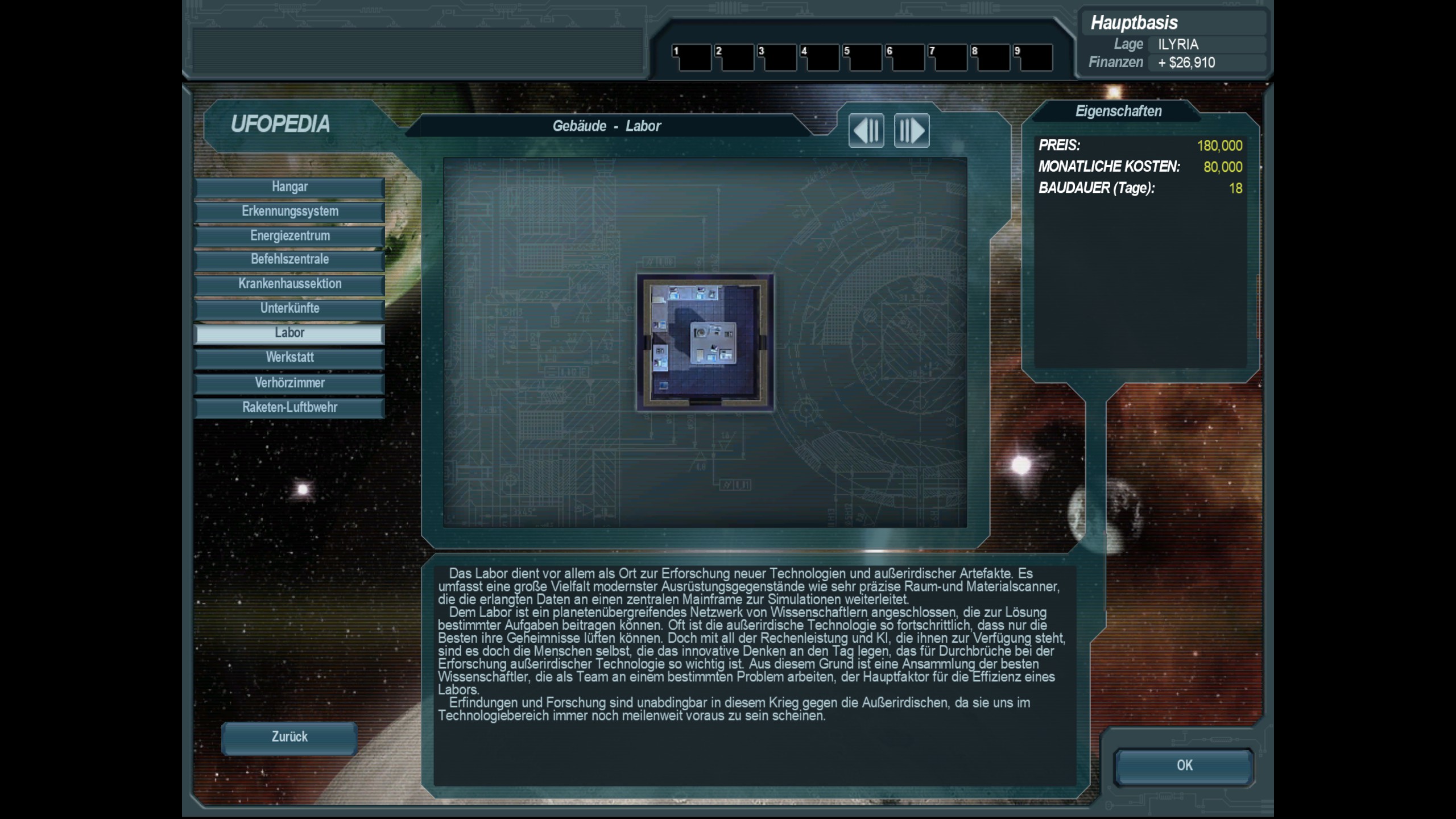
Task: Advance to the next UFOpedia article
Action: click(912, 130)
